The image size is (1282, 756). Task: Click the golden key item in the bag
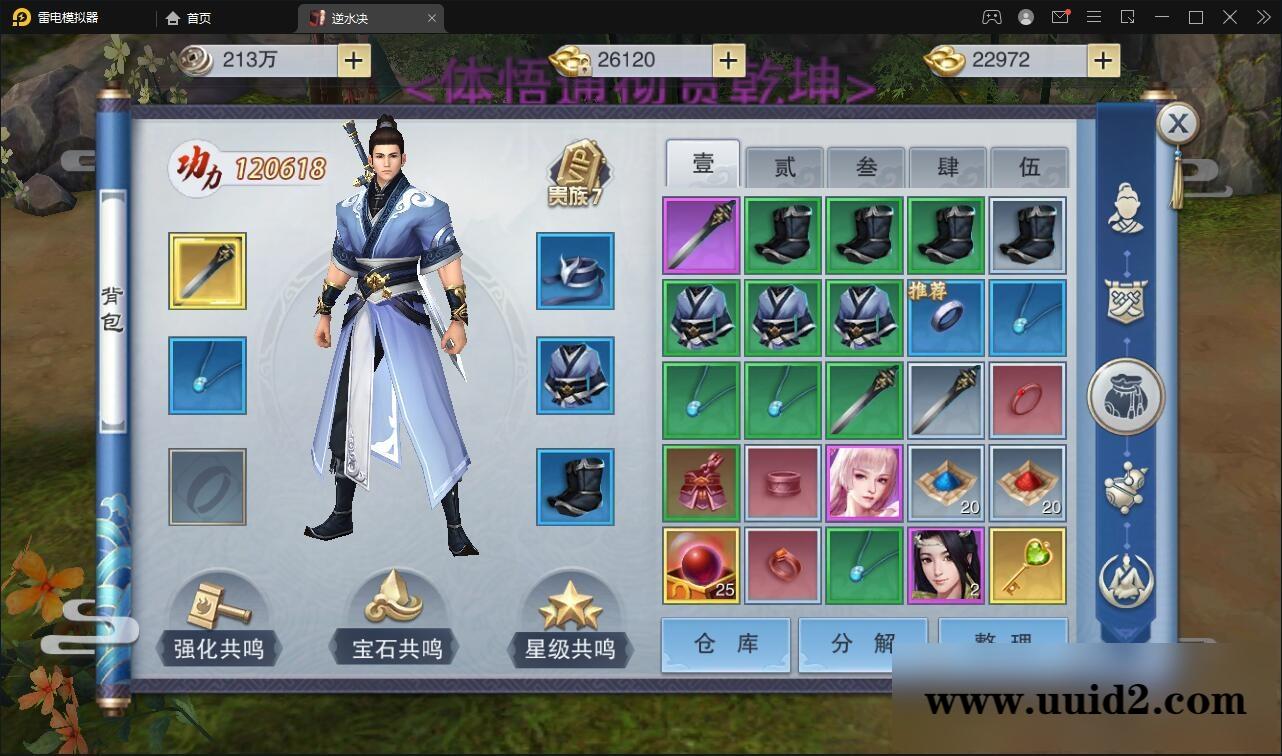[1028, 565]
